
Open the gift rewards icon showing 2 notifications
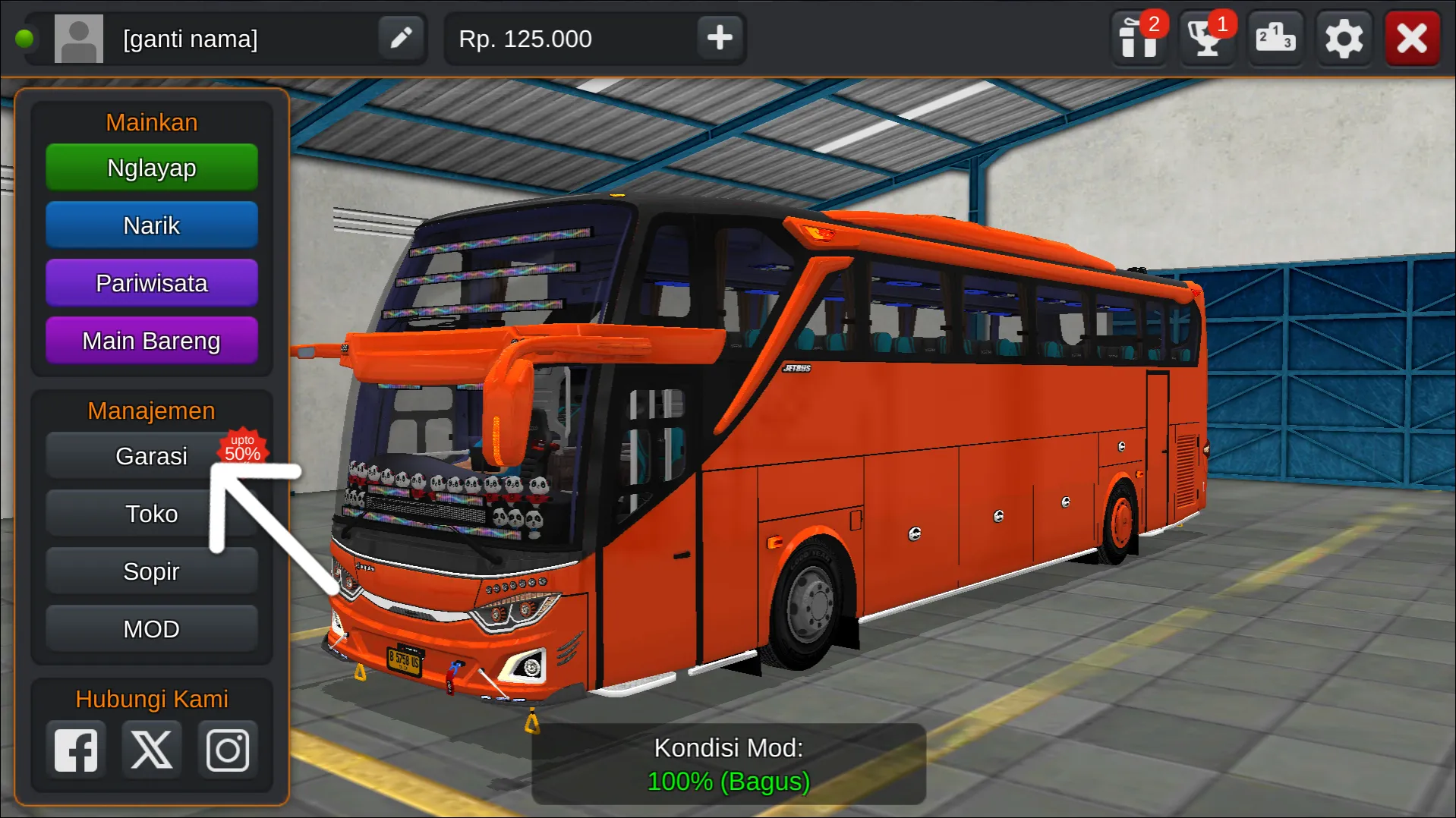pos(1138,37)
